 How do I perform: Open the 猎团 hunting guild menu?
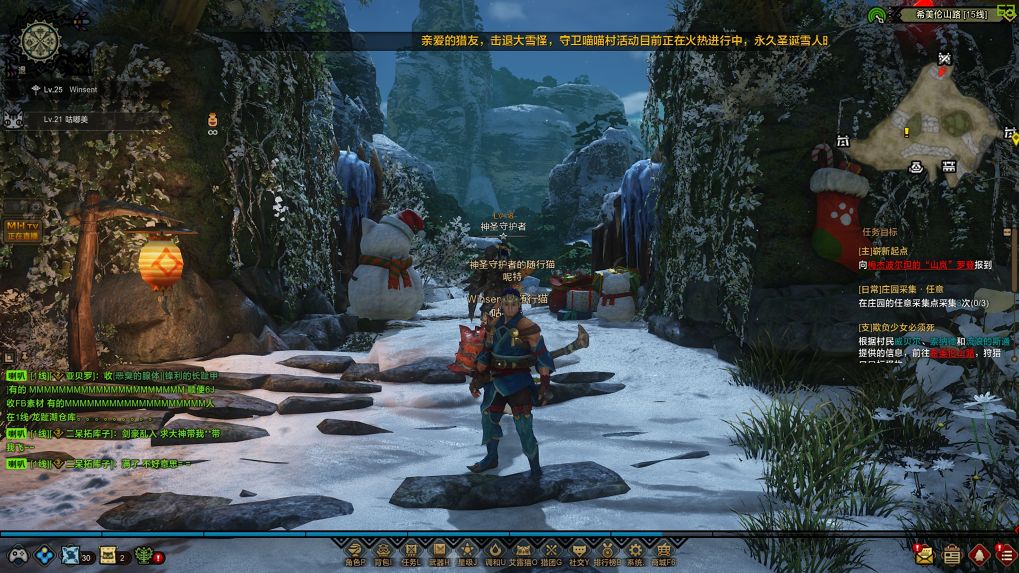551,551
